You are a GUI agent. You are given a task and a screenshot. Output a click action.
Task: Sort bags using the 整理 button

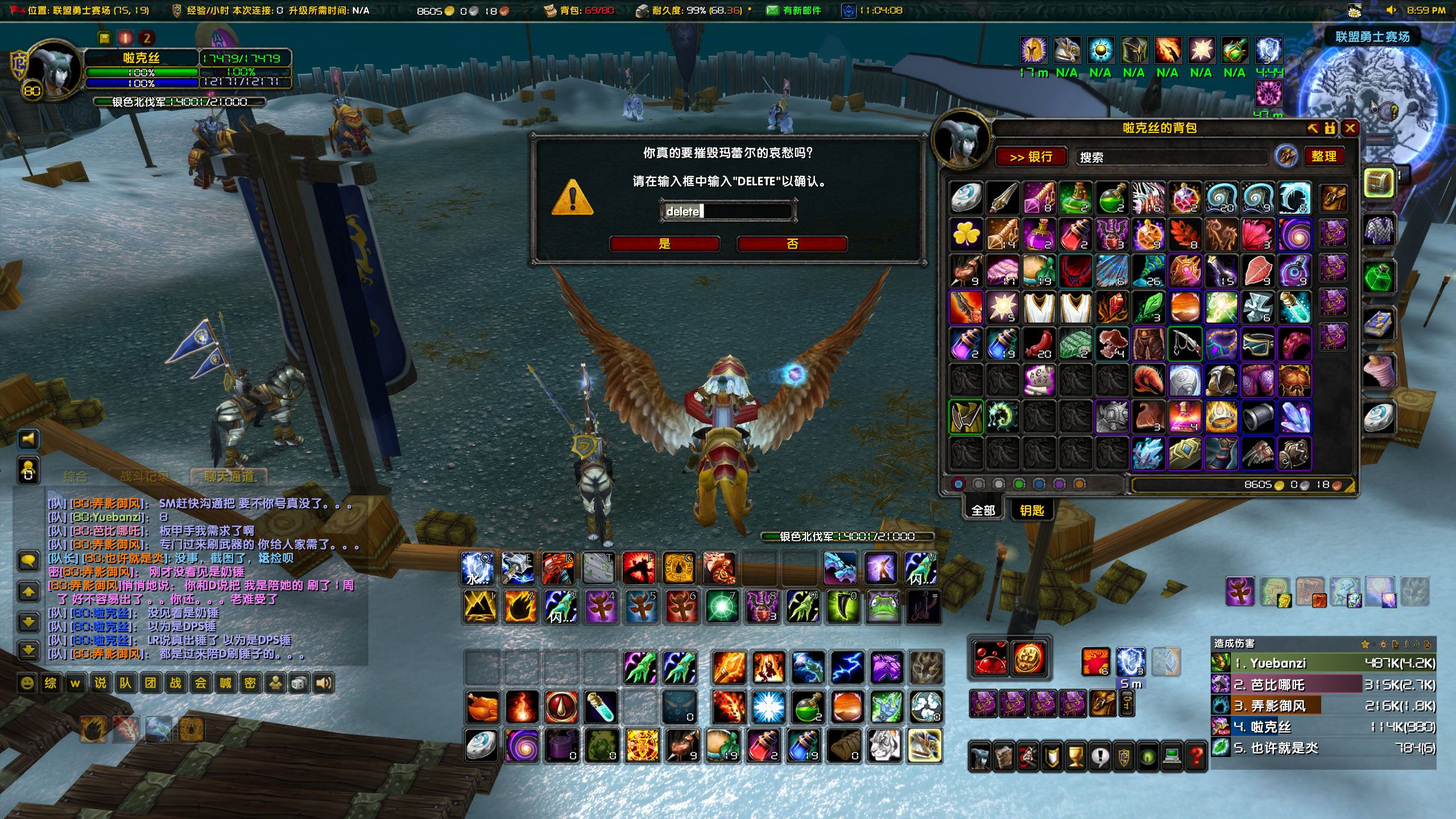[1325, 157]
